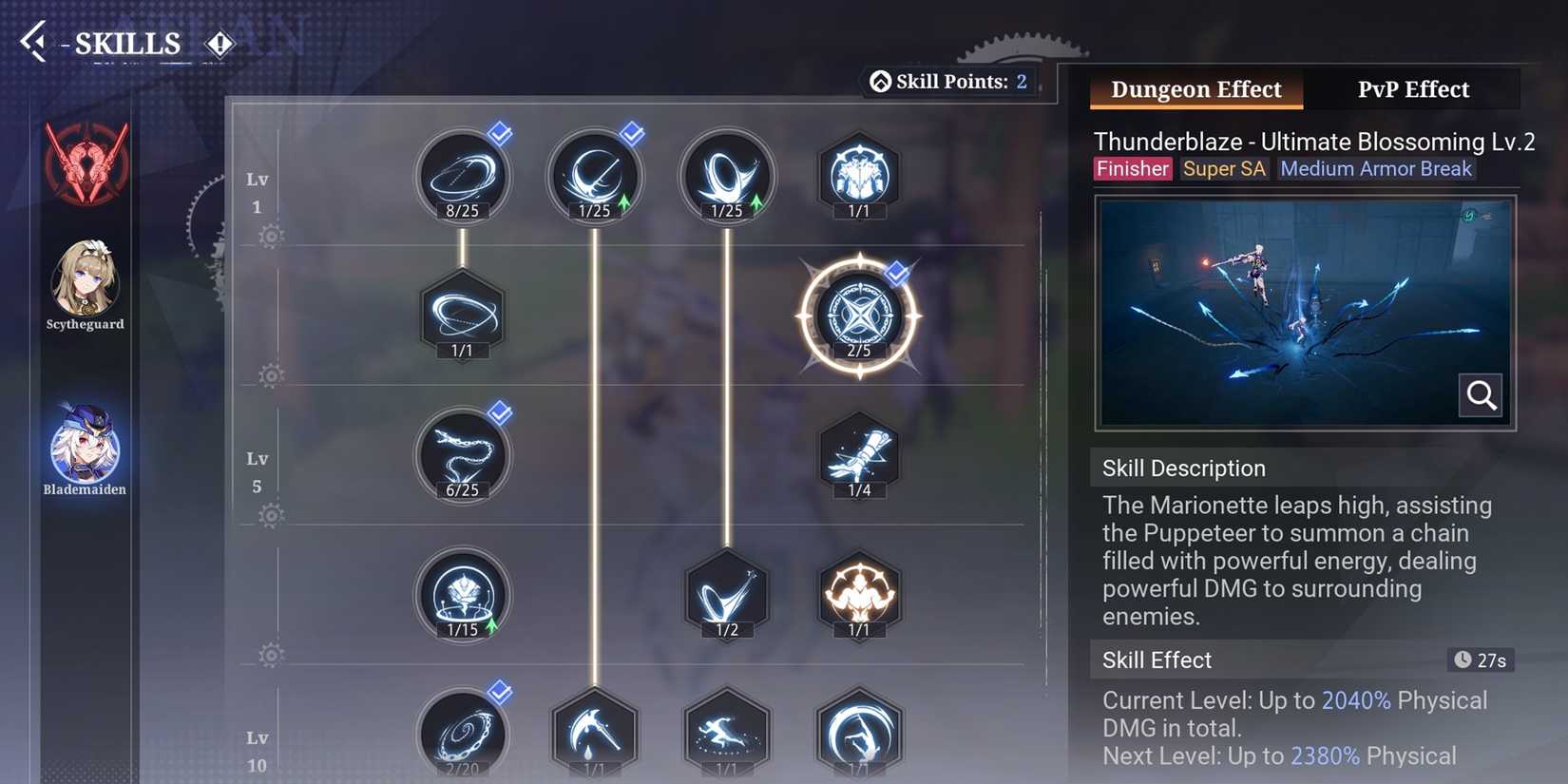Select the 6/25 chain skill at Lv 5
Viewport: 1568px width, 784px height.
(463, 456)
